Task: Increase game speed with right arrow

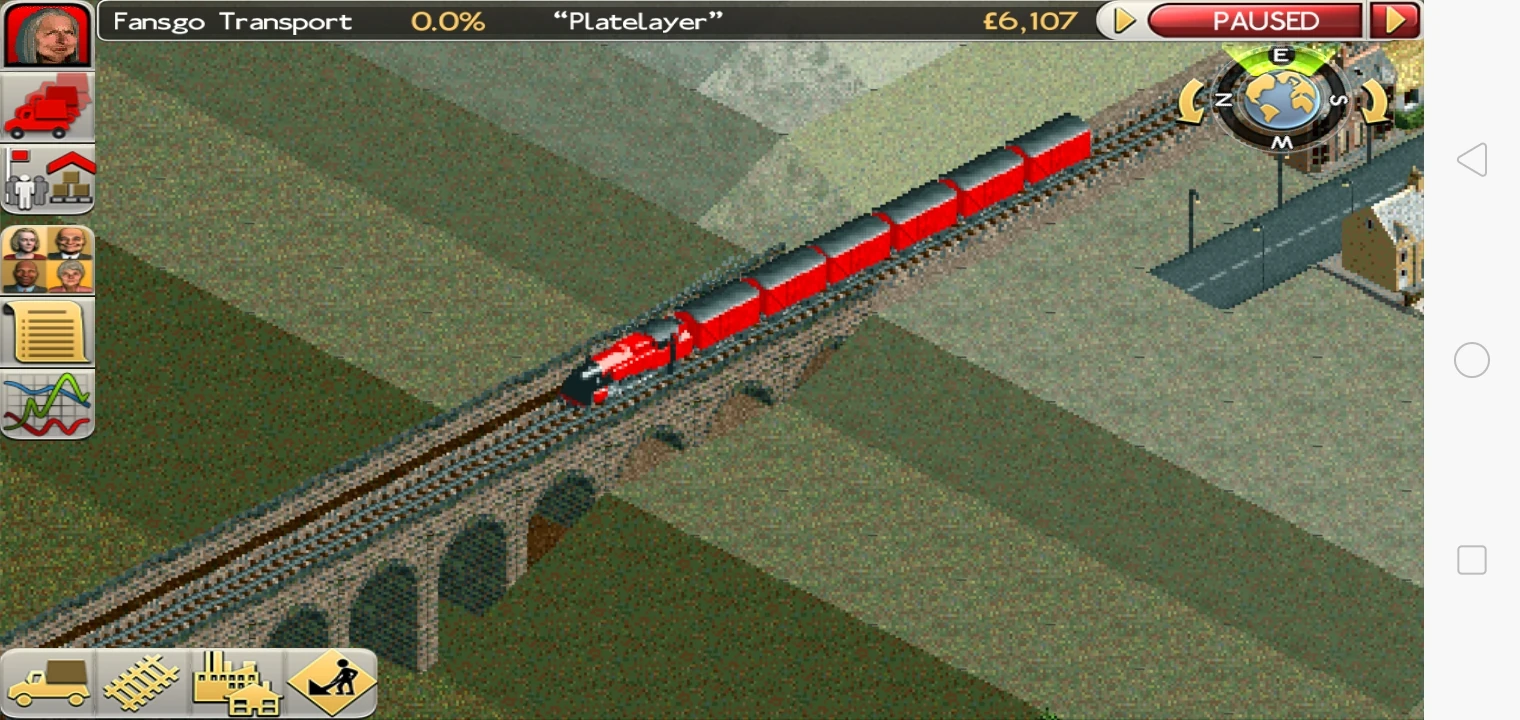Action: (x=1395, y=20)
